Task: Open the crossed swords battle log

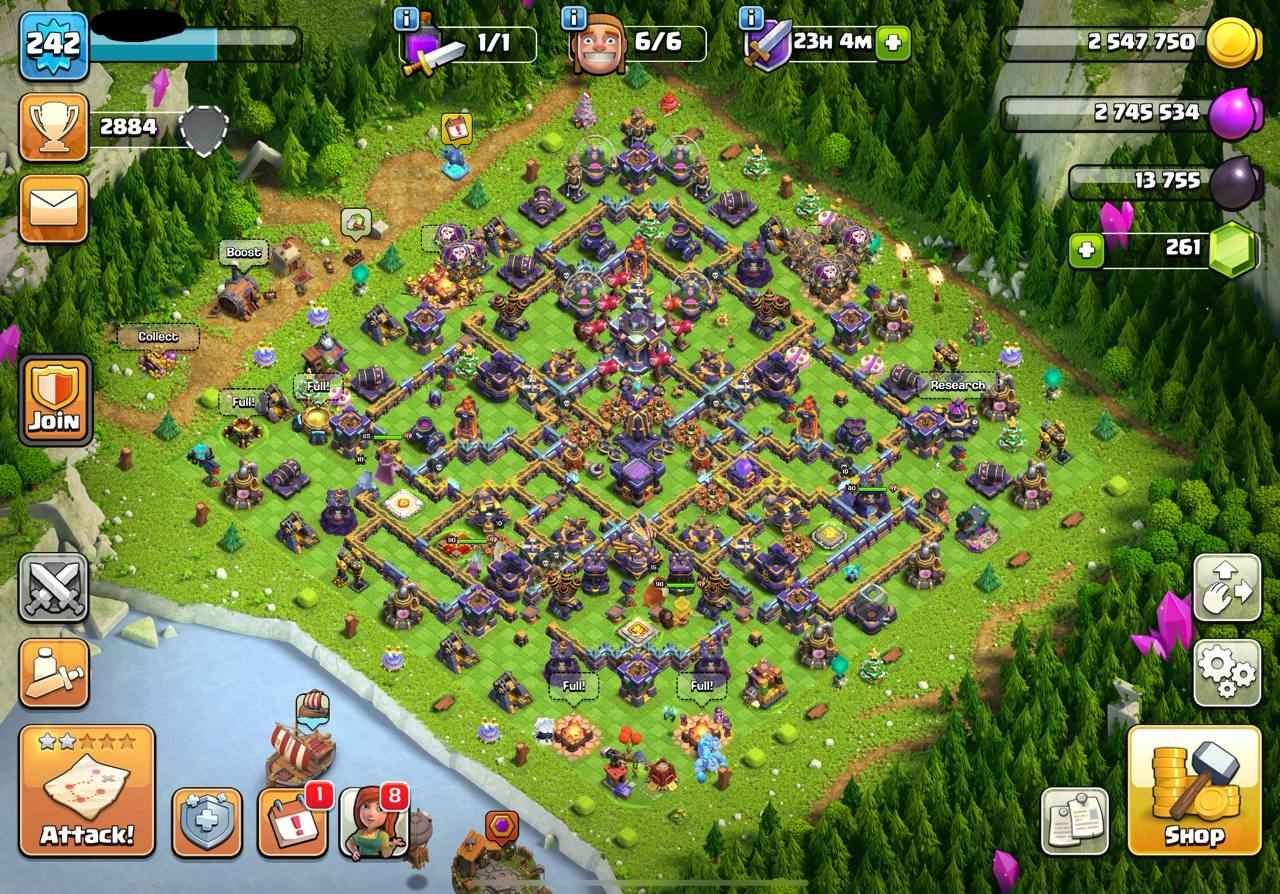Action: coord(53,587)
